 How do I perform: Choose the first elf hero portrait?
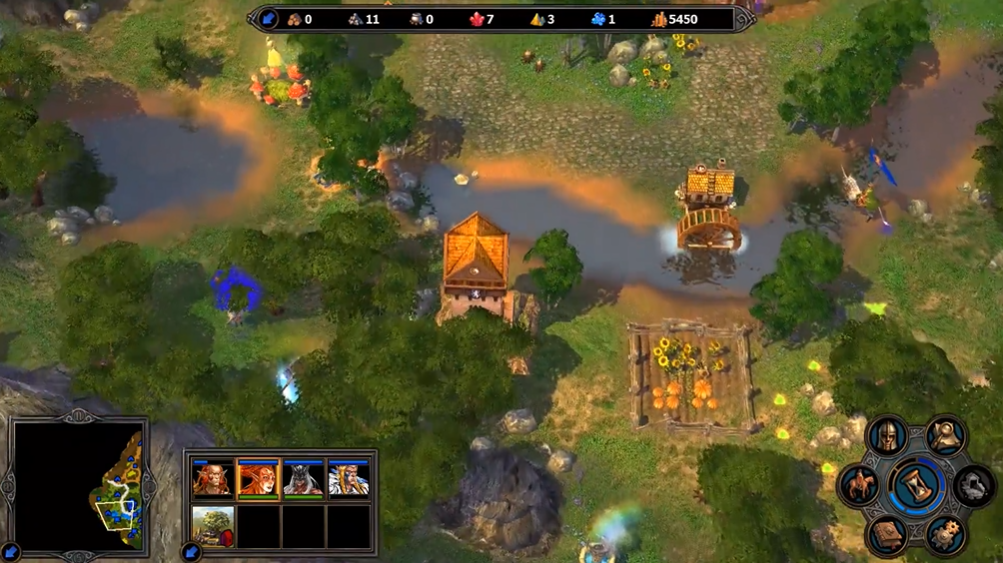pyautogui.click(x=213, y=480)
